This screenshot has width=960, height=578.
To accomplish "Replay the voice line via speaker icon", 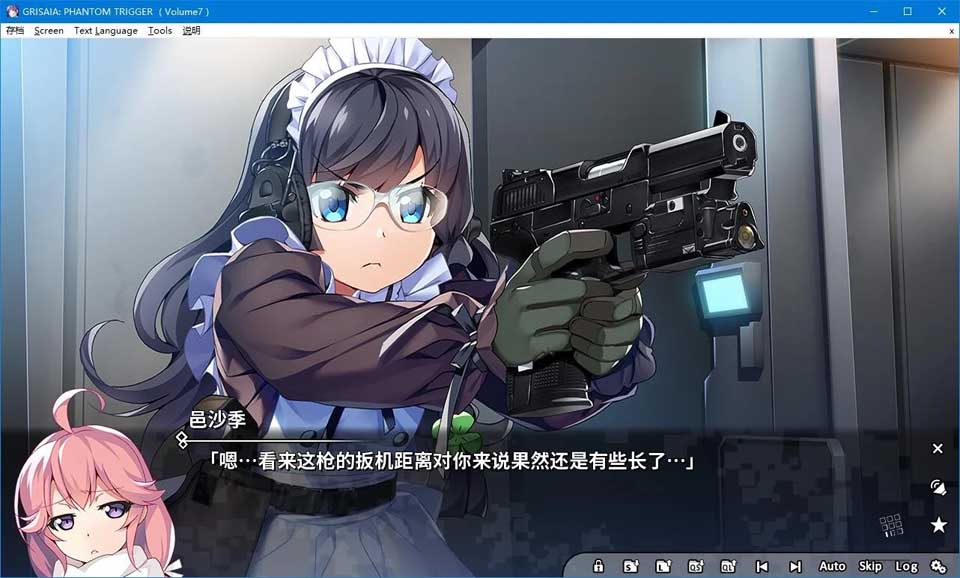I will tap(938, 487).
